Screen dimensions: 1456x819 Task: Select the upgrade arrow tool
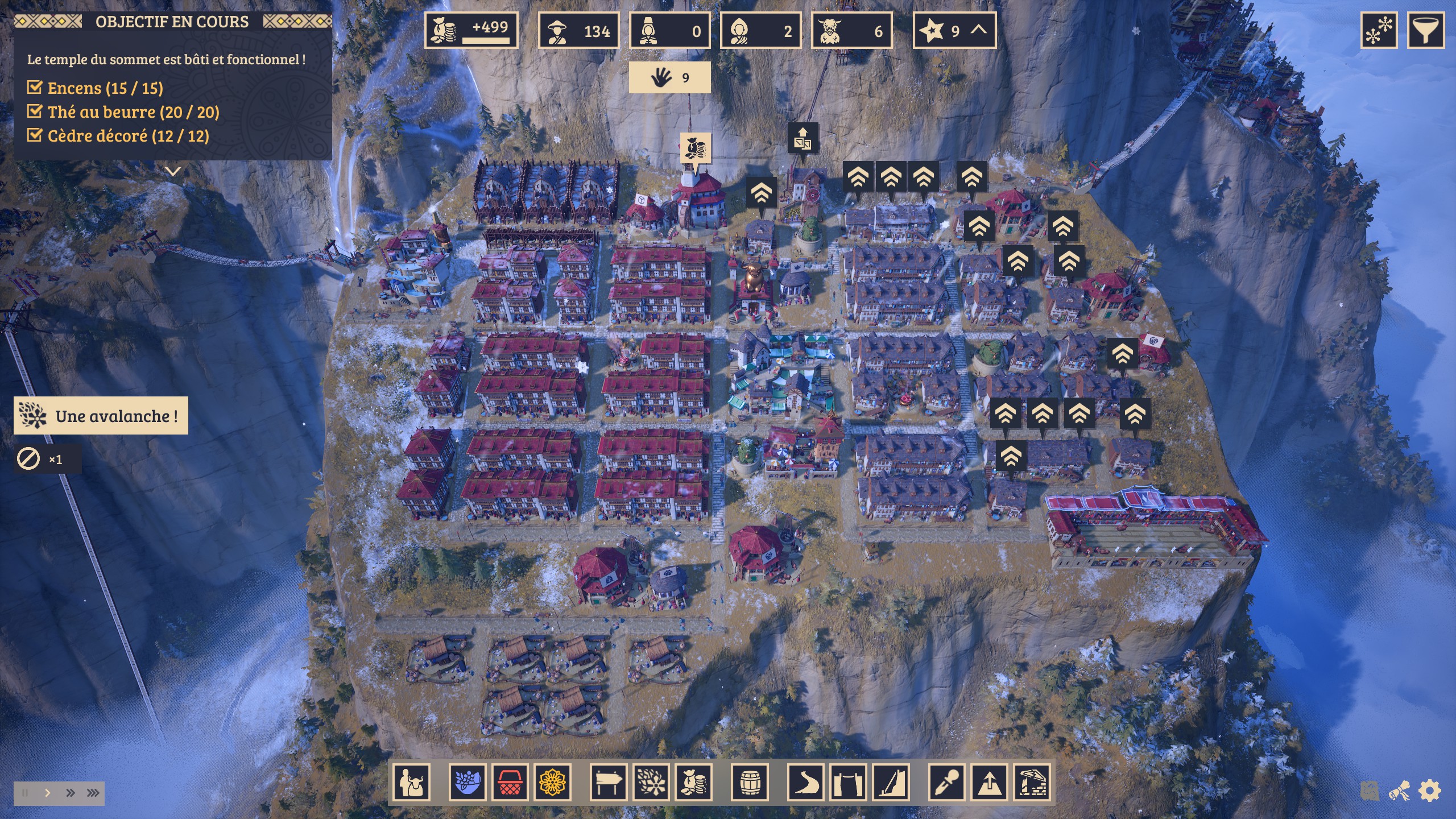point(990,783)
